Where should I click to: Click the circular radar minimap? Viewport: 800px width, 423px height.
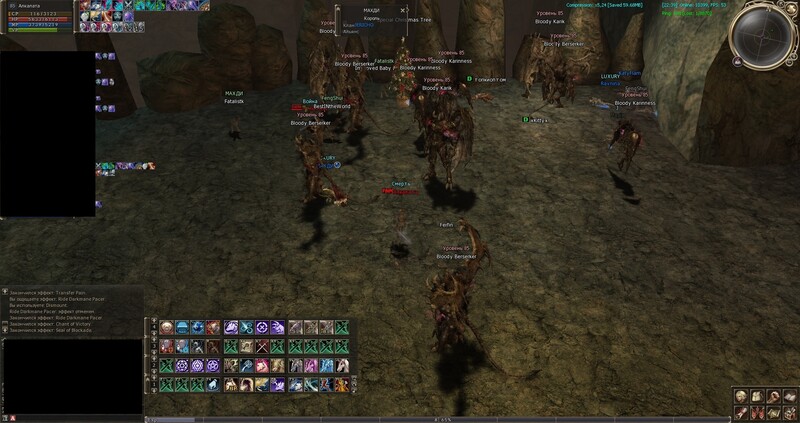[x=762, y=36]
